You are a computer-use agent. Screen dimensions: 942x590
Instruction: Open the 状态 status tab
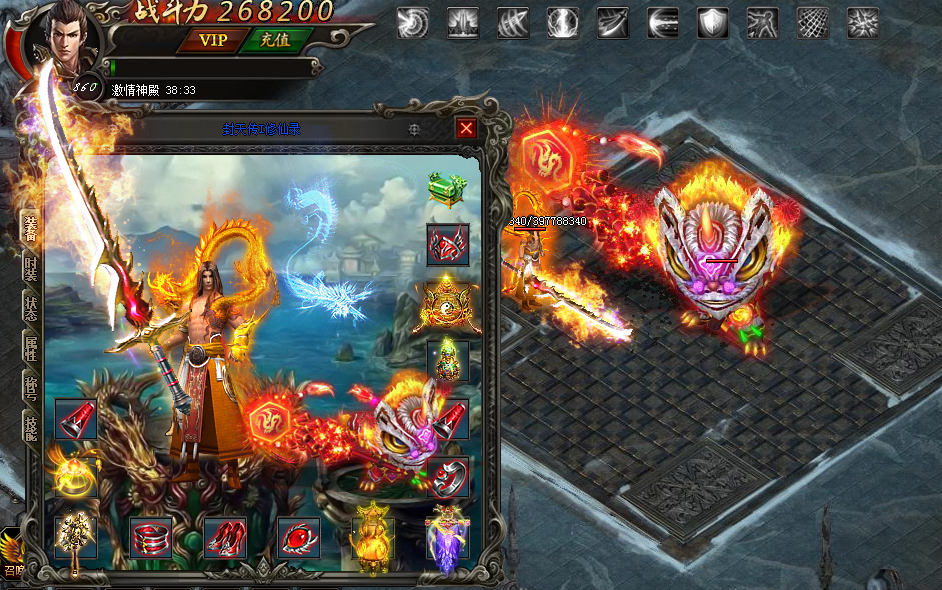(31, 308)
